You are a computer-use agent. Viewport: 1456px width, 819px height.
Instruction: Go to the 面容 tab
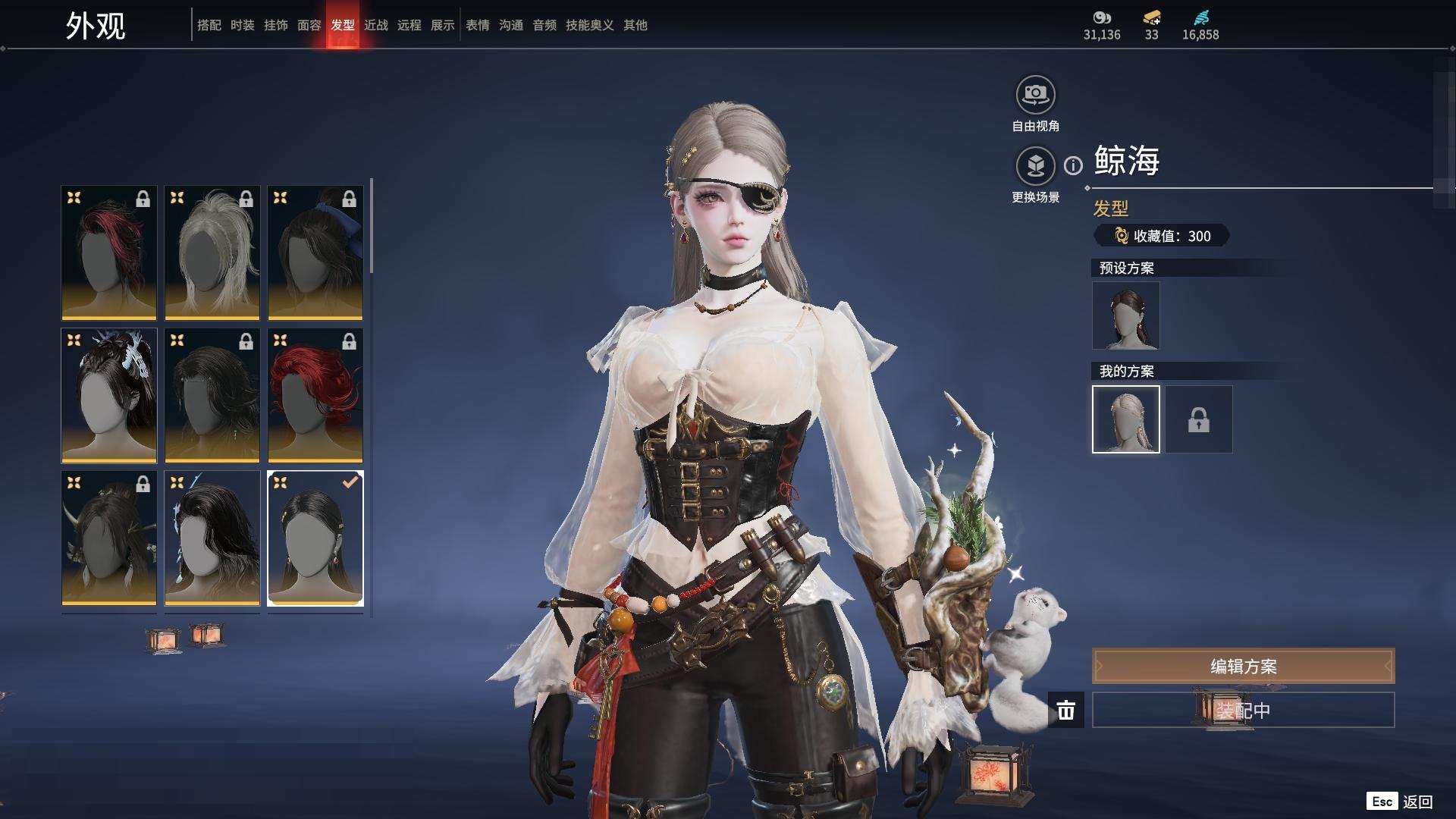(x=309, y=25)
